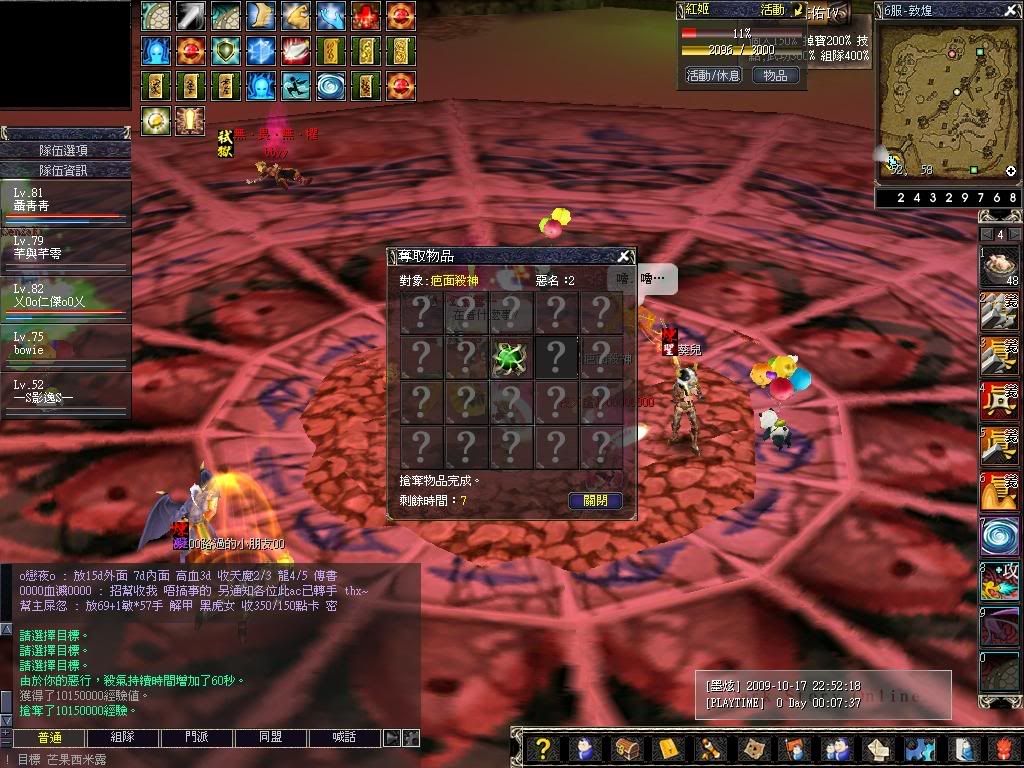The height and width of the screenshot is (768, 1024).
Task: Switch chat to the 喊話 shout tab
Action: click(344, 738)
